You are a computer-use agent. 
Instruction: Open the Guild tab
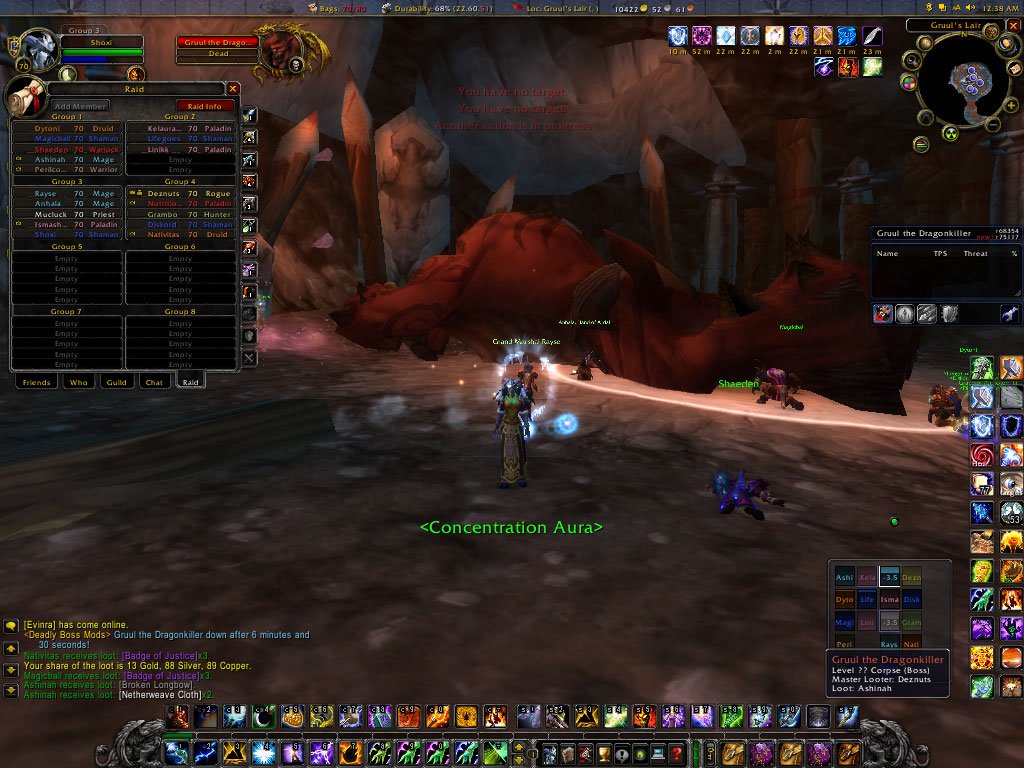[116, 382]
